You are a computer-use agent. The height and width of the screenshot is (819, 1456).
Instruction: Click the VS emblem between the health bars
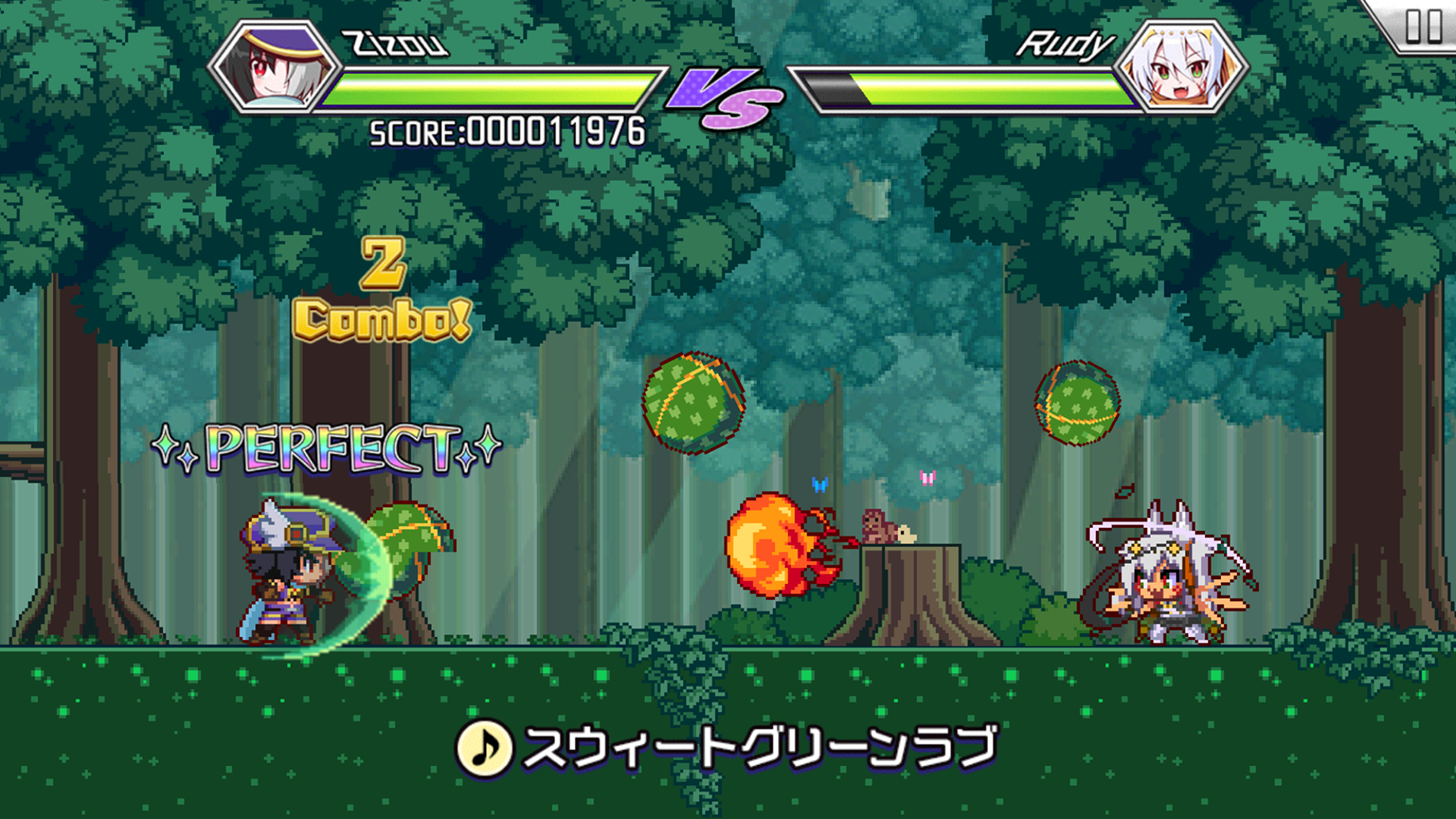(722, 99)
